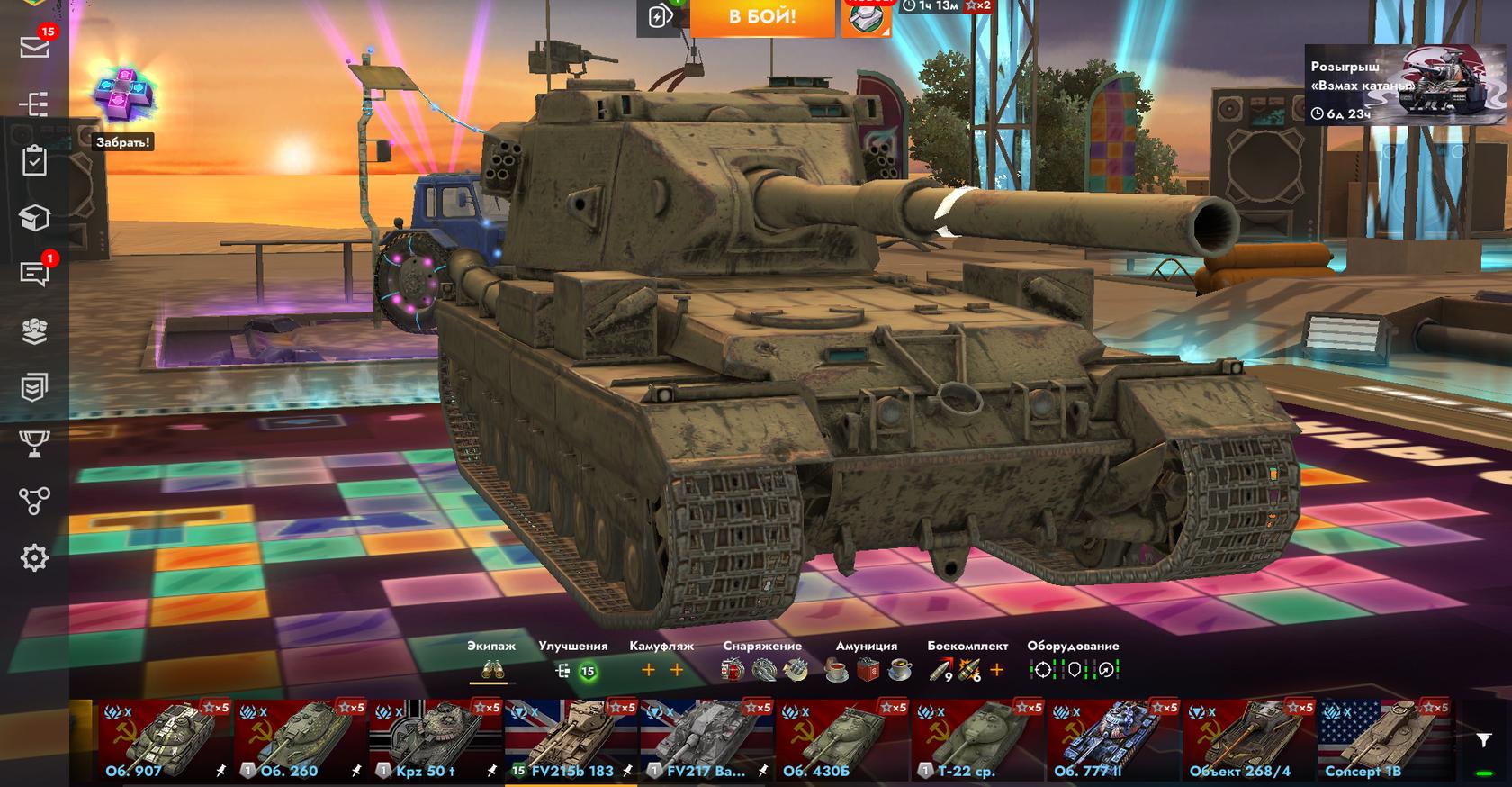Add a Камуфляж camouflage
Image resolution: width=1512 pixels, height=787 pixels.
[661, 670]
